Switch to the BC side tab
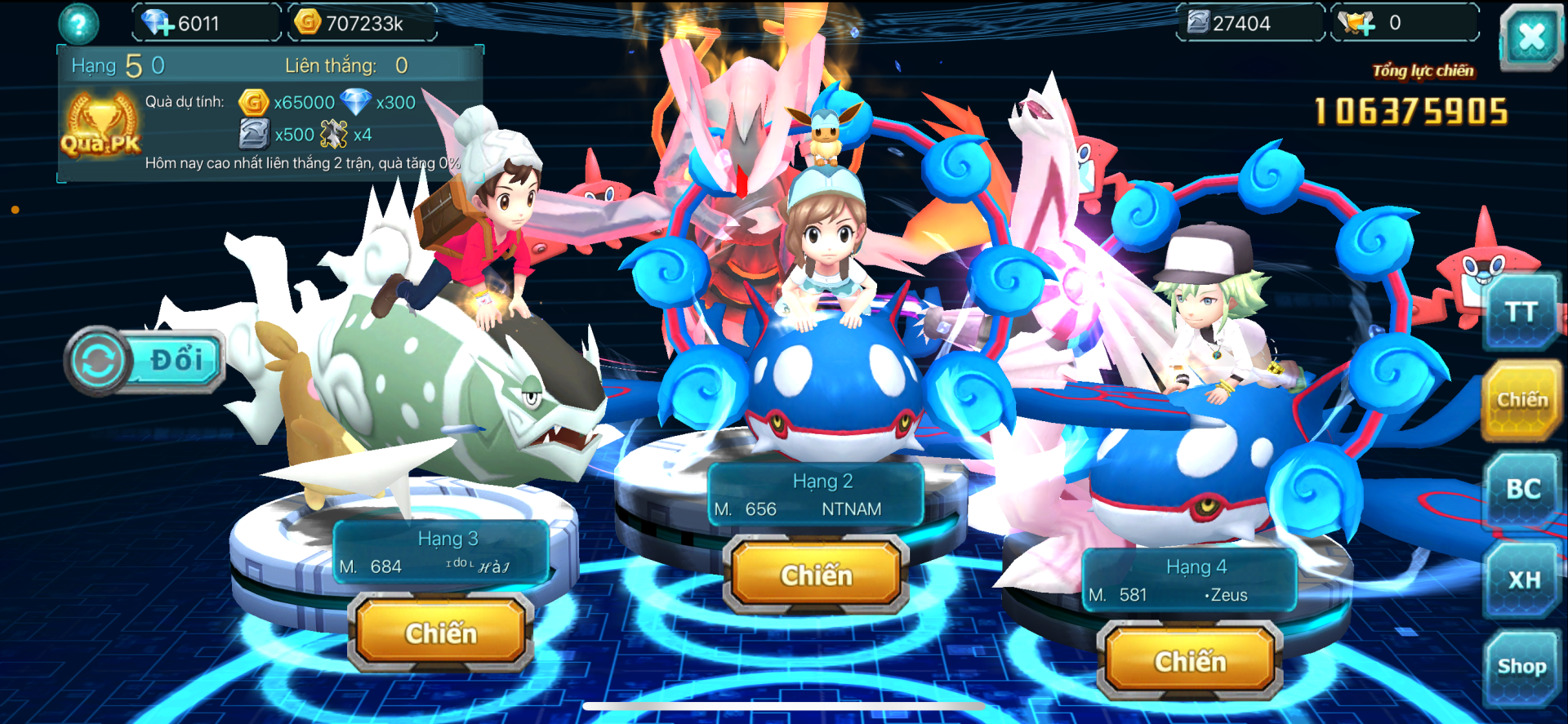1568x724 pixels. click(x=1523, y=489)
